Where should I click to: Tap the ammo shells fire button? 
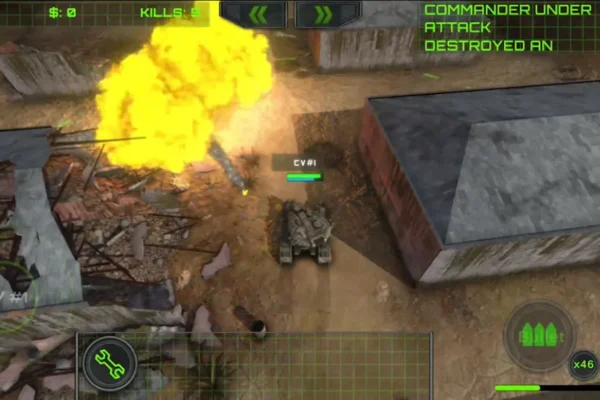(539, 335)
